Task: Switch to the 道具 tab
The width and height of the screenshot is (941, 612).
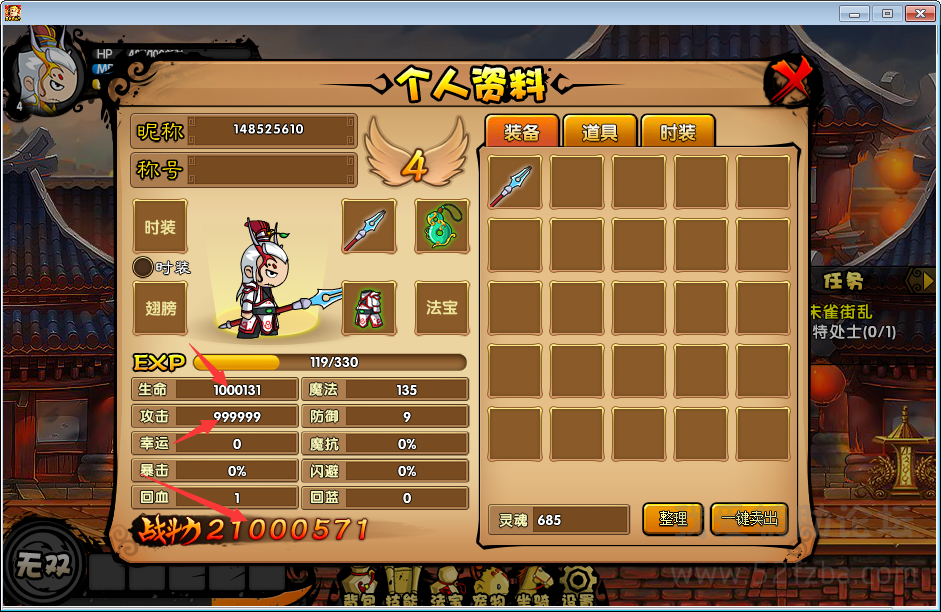Action: pyautogui.click(x=599, y=132)
